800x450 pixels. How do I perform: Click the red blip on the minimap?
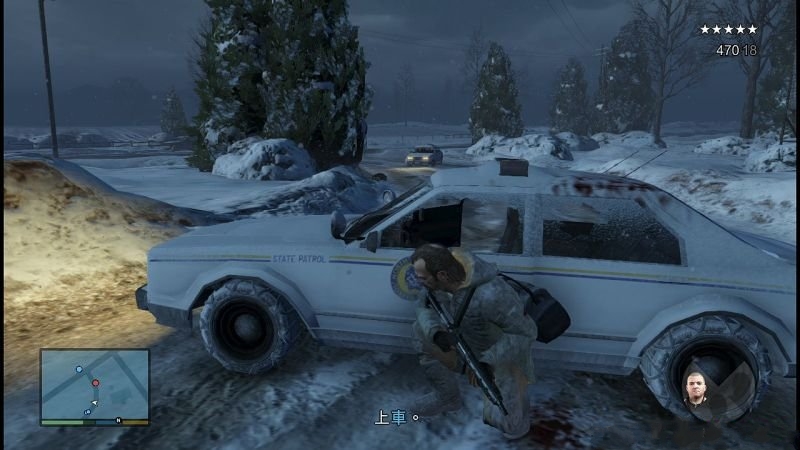(96, 383)
